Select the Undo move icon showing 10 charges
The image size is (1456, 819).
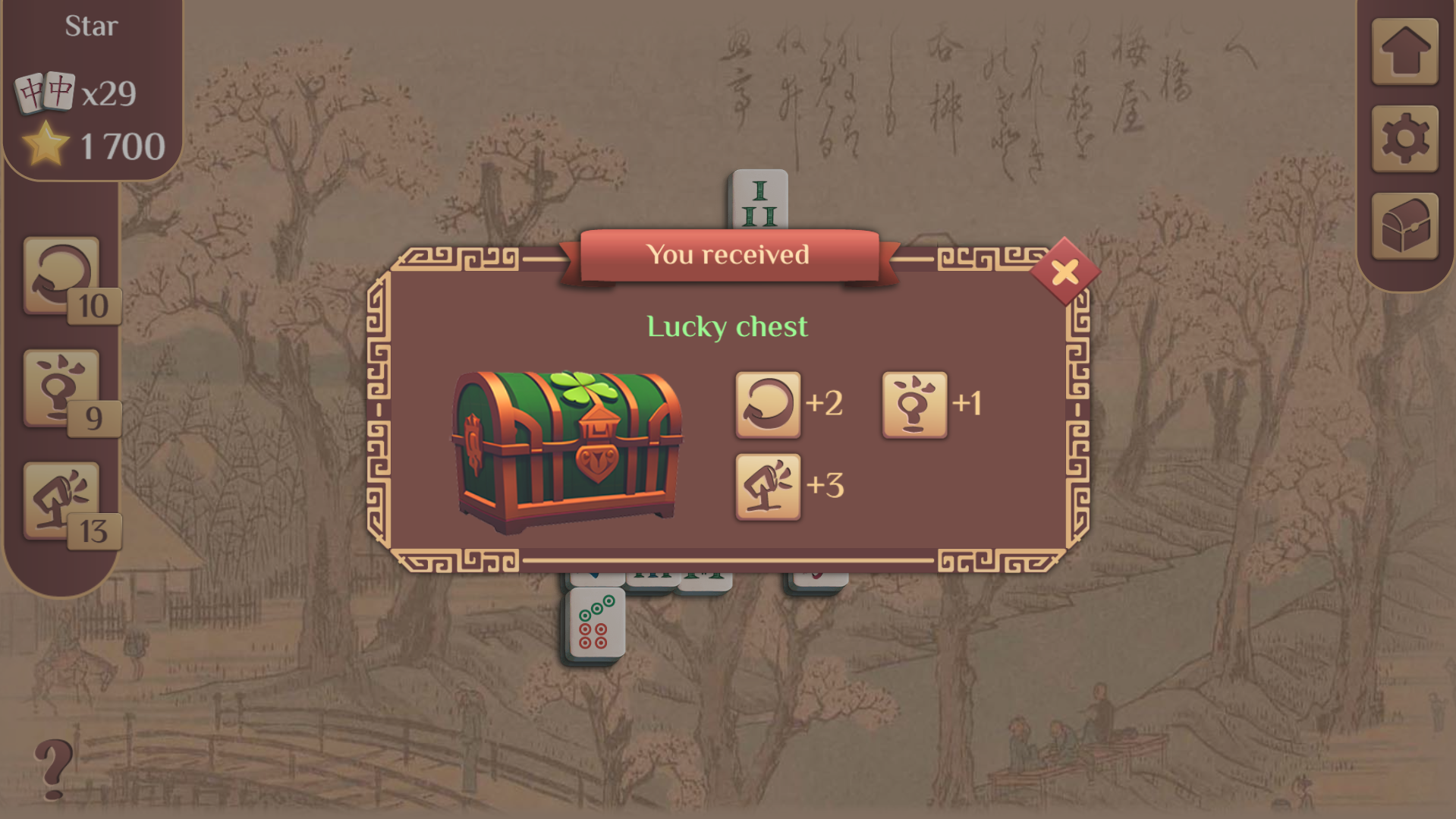tap(61, 275)
